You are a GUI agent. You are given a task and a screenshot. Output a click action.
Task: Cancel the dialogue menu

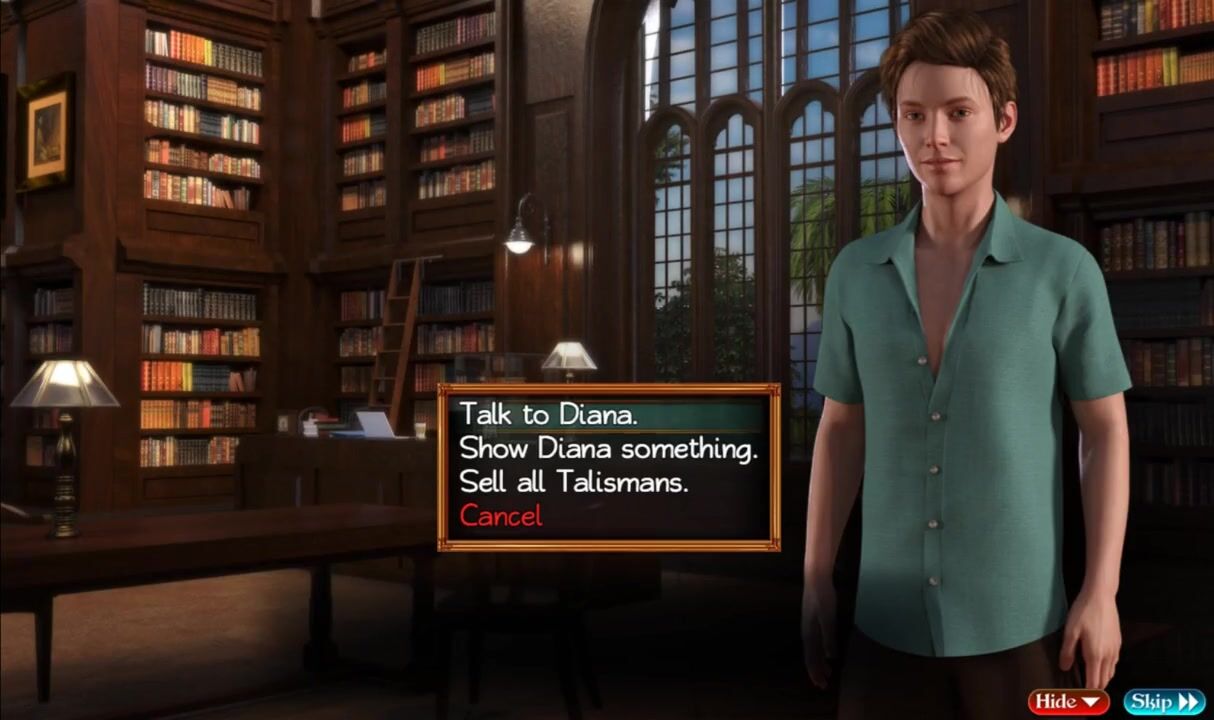tap(501, 516)
